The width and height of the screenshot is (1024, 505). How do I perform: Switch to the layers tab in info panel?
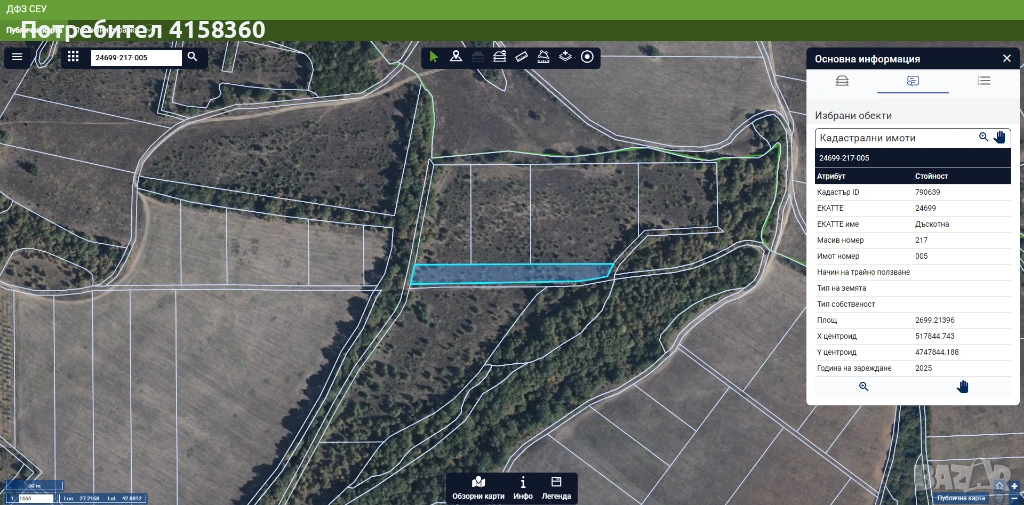click(x=842, y=81)
